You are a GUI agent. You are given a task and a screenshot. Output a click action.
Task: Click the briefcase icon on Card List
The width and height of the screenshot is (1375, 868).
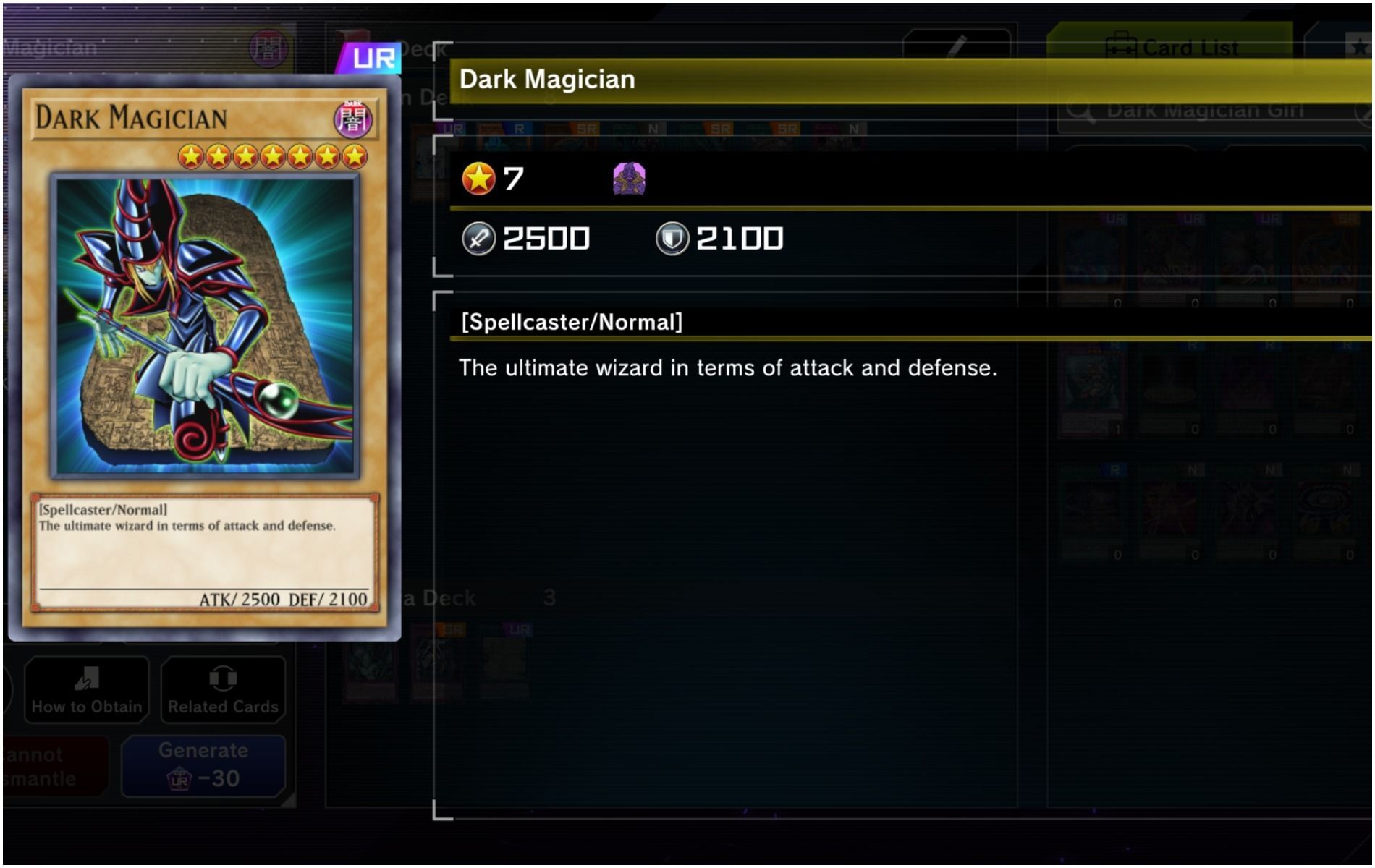[x=1122, y=46]
